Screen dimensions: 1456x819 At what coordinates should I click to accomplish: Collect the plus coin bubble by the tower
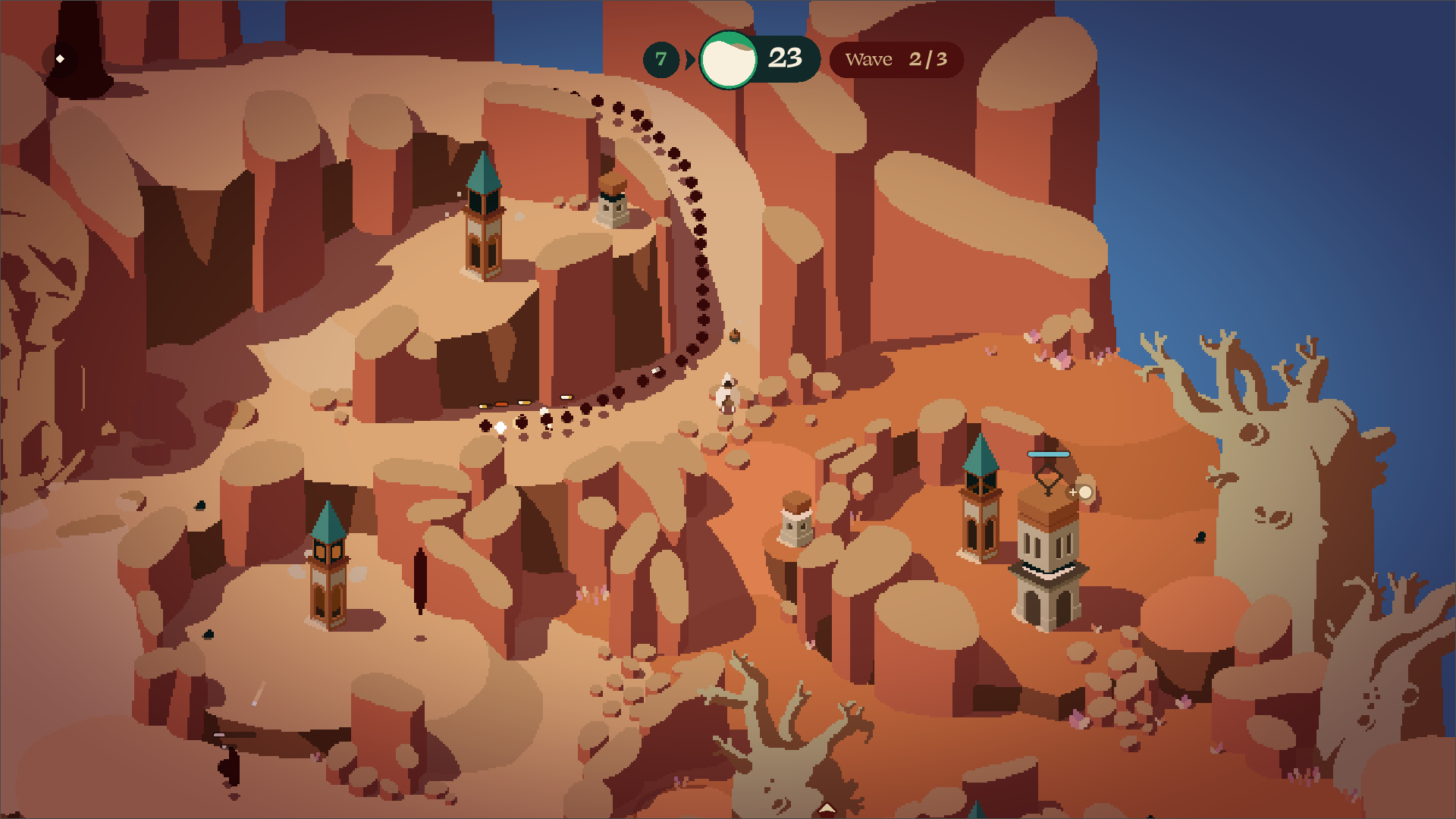(1084, 492)
